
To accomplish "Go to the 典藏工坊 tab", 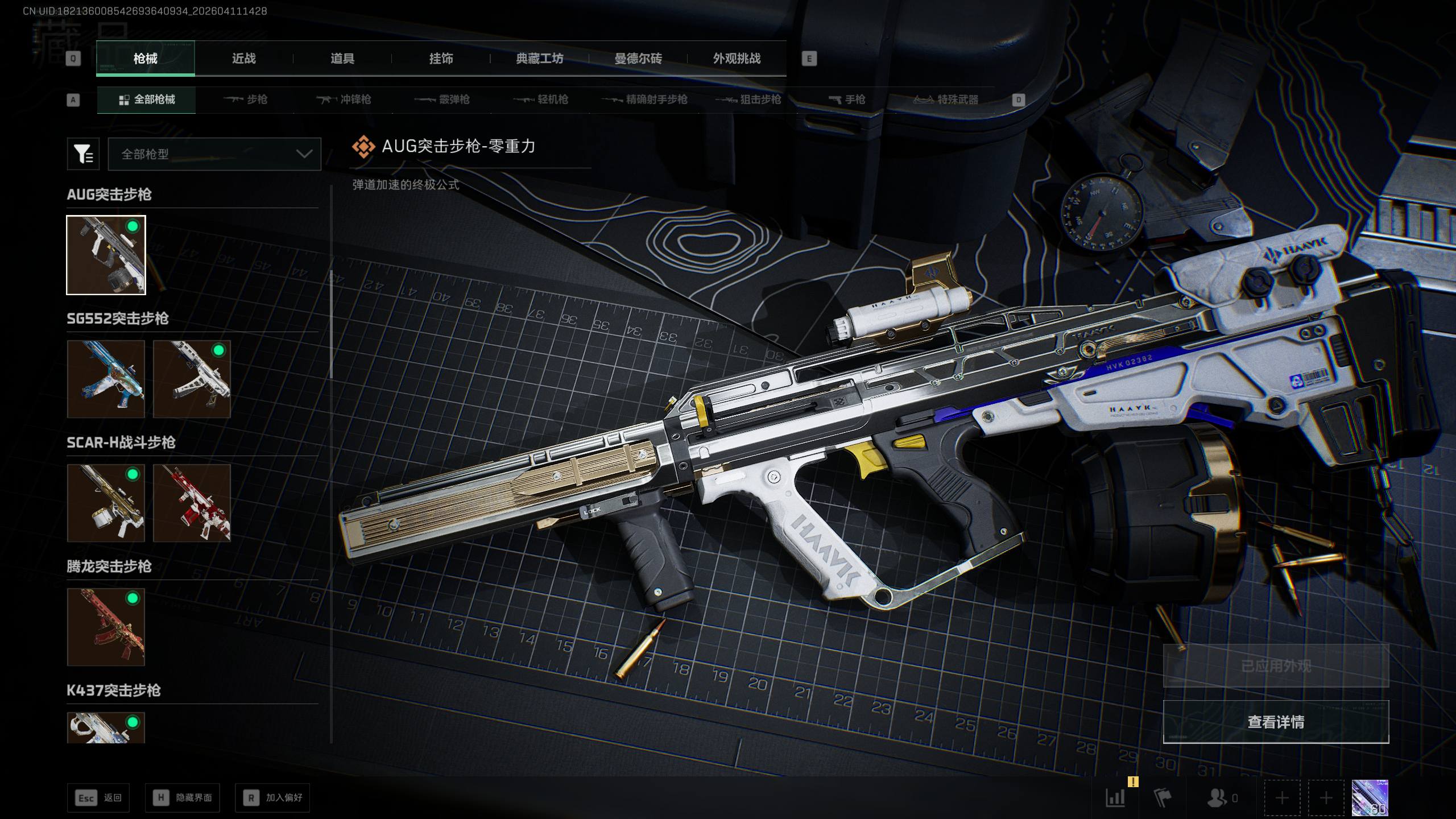I will point(539,59).
